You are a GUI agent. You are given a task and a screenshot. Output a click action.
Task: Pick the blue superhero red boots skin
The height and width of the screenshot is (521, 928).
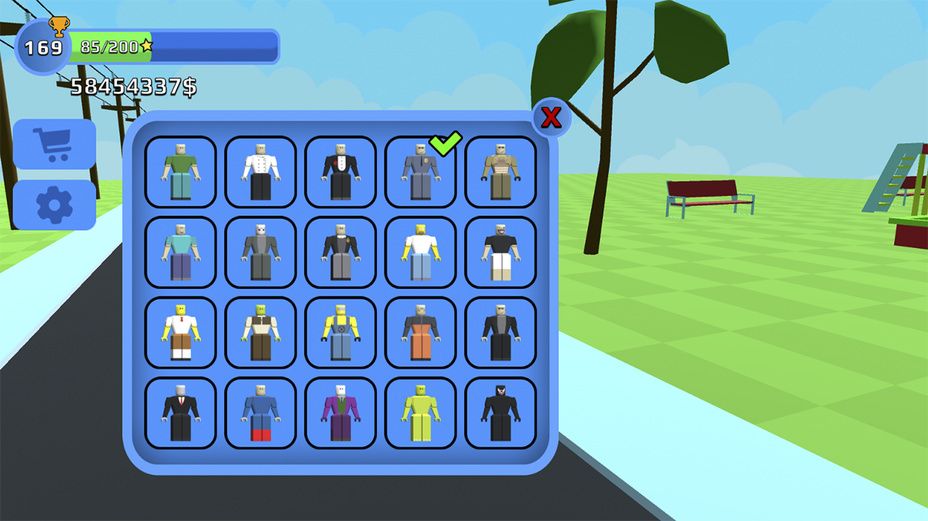coord(261,412)
